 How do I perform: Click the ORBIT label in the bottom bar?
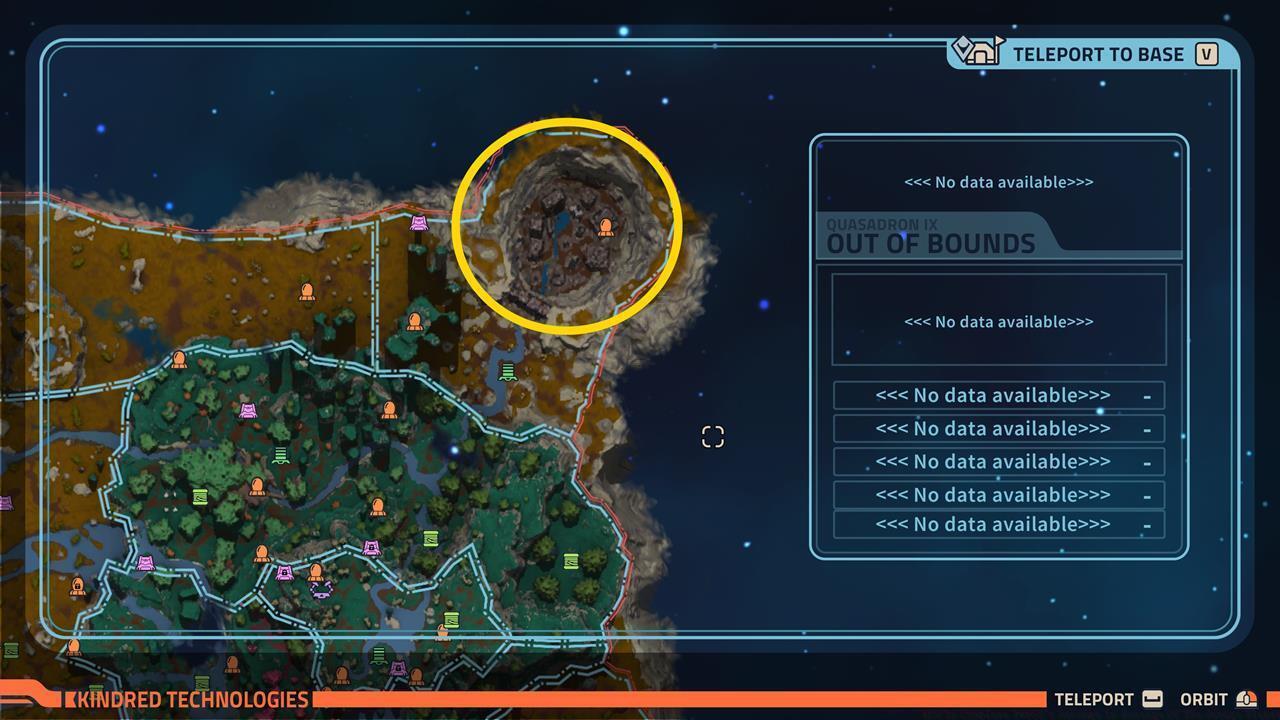[x=1206, y=700]
